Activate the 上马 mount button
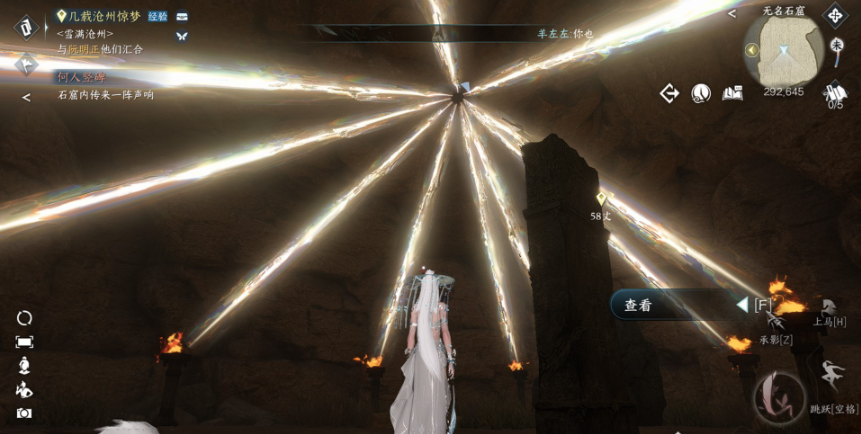This screenshot has width=861, height=434. point(829,308)
